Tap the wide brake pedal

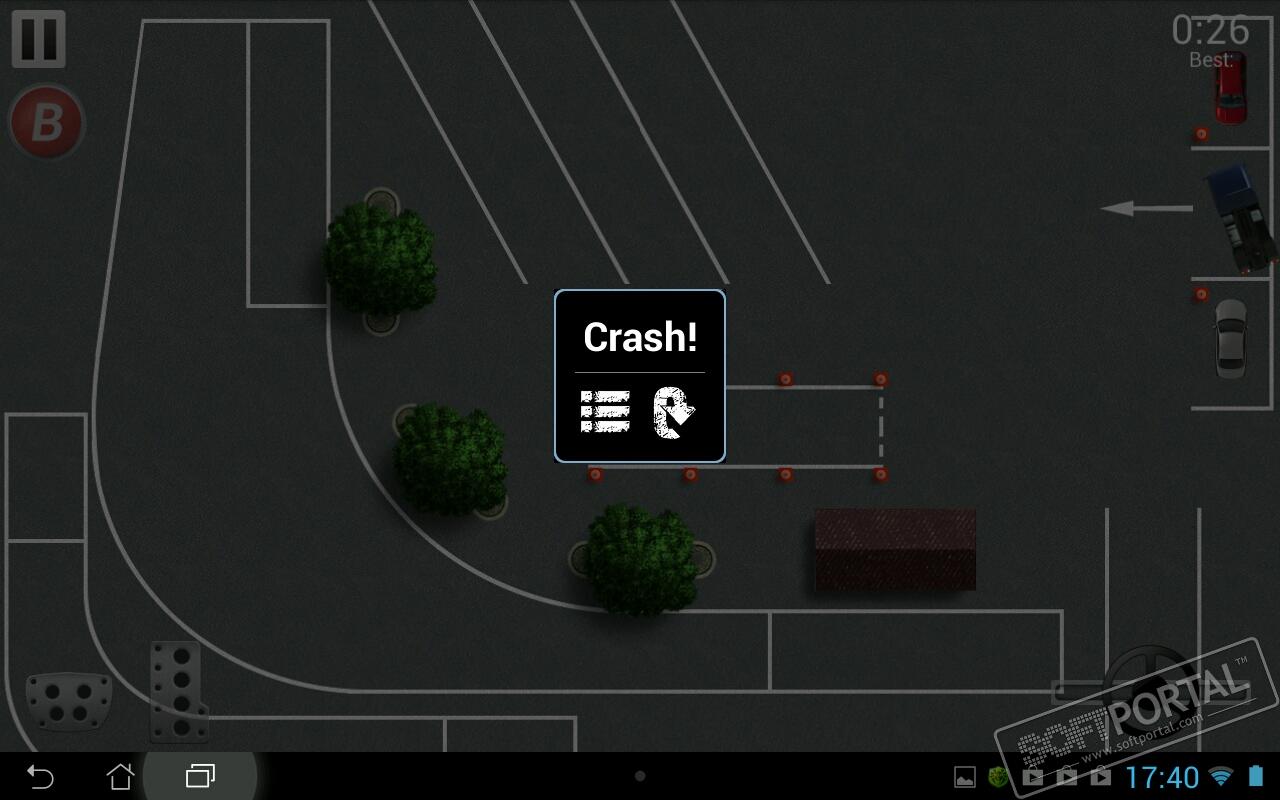pos(68,700)
